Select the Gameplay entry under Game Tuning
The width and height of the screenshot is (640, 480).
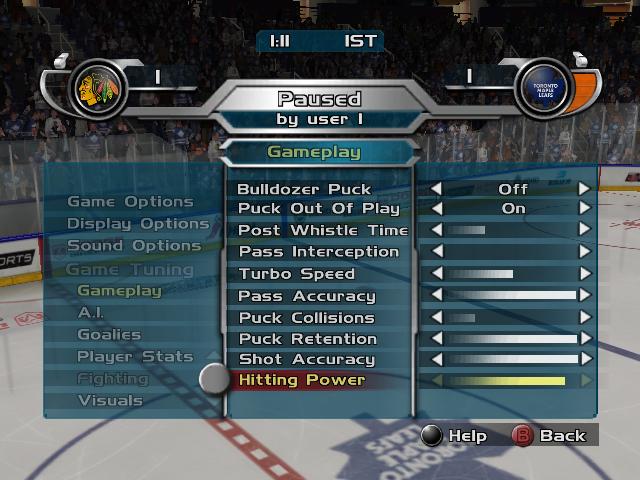click(x=119, y=291)
